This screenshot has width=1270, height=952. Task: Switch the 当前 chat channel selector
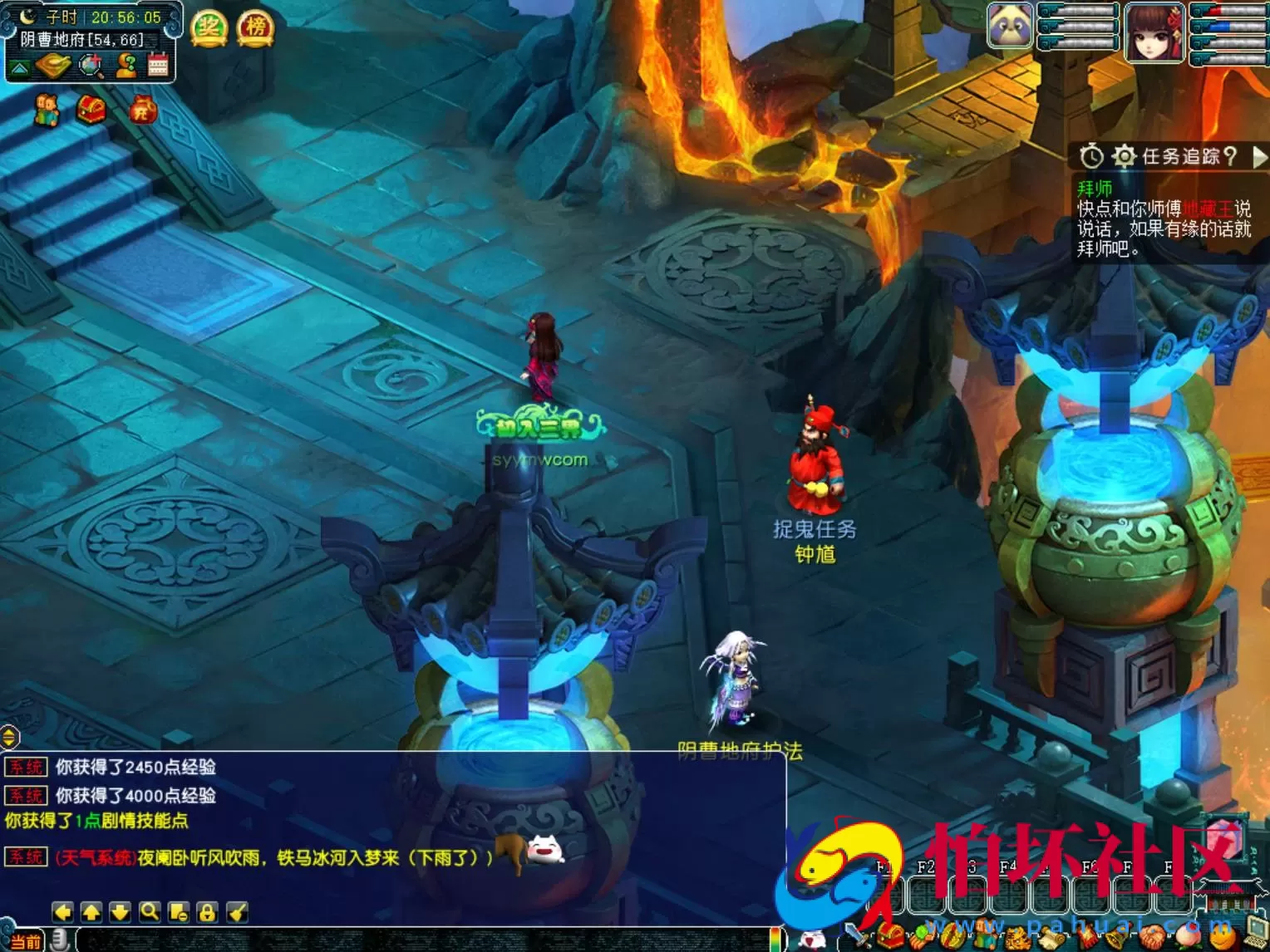[25, 942]
